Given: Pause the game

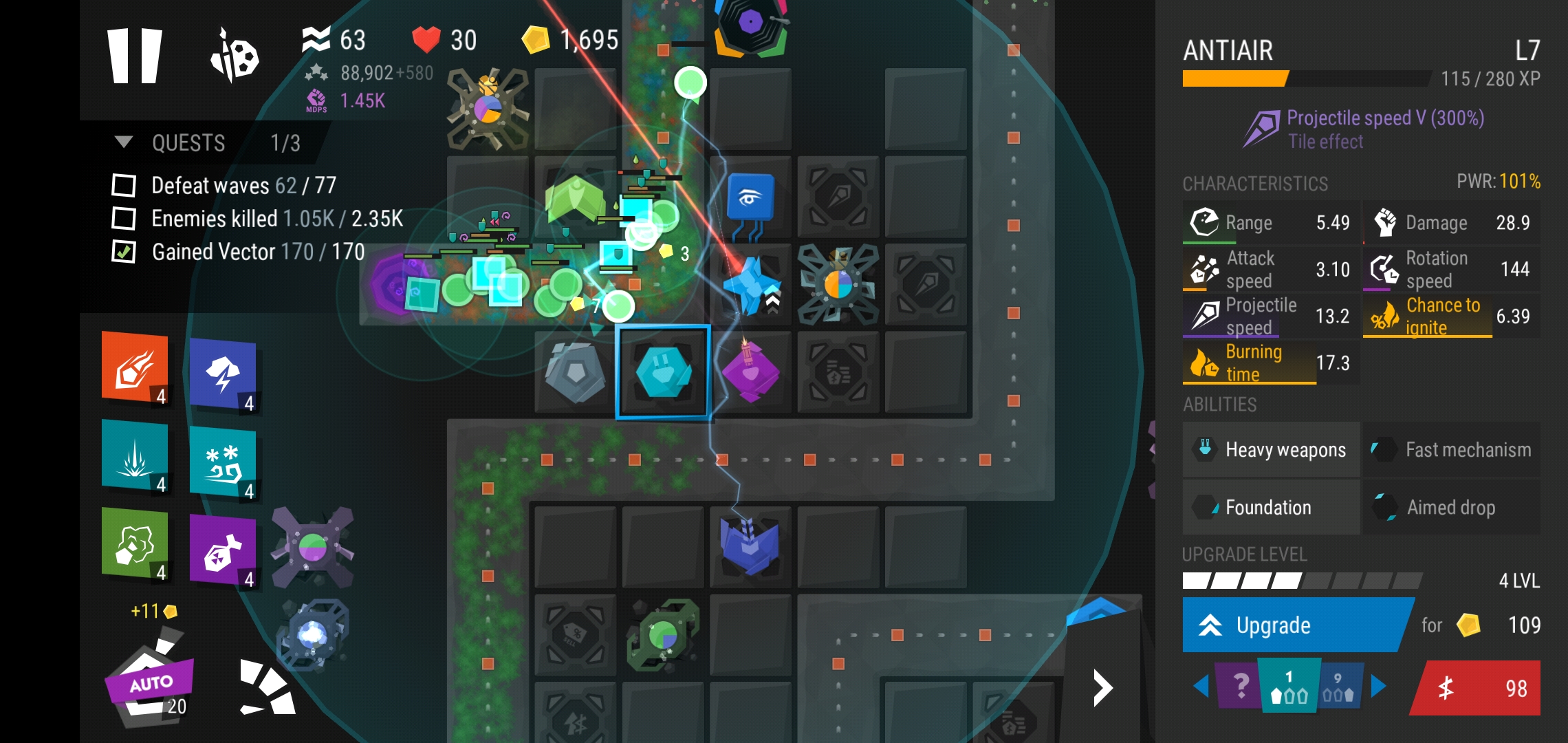Looking at the screenshot, I should point(135,56).
